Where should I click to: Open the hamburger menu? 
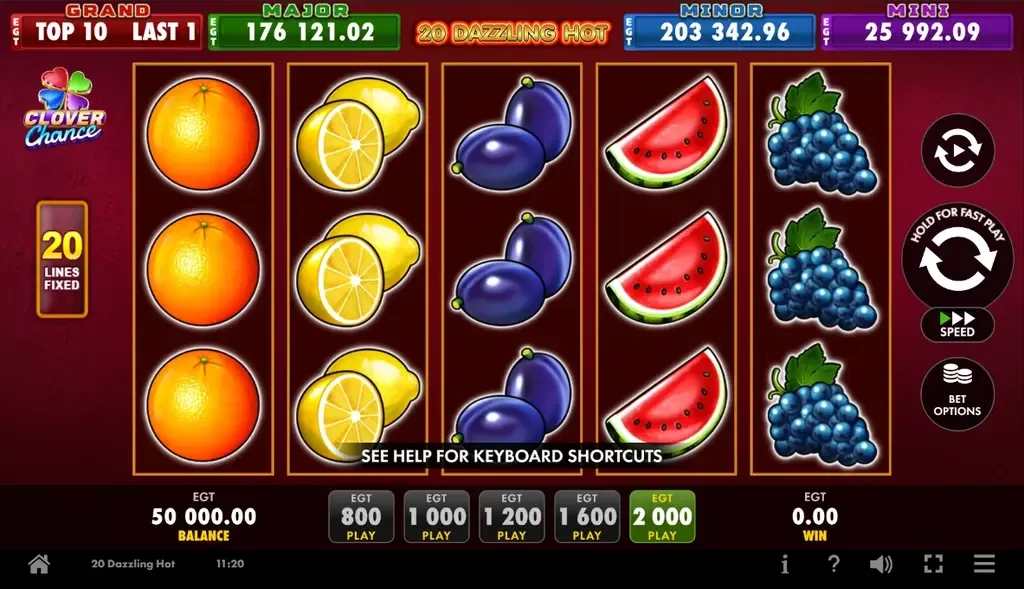click(985, 564)
